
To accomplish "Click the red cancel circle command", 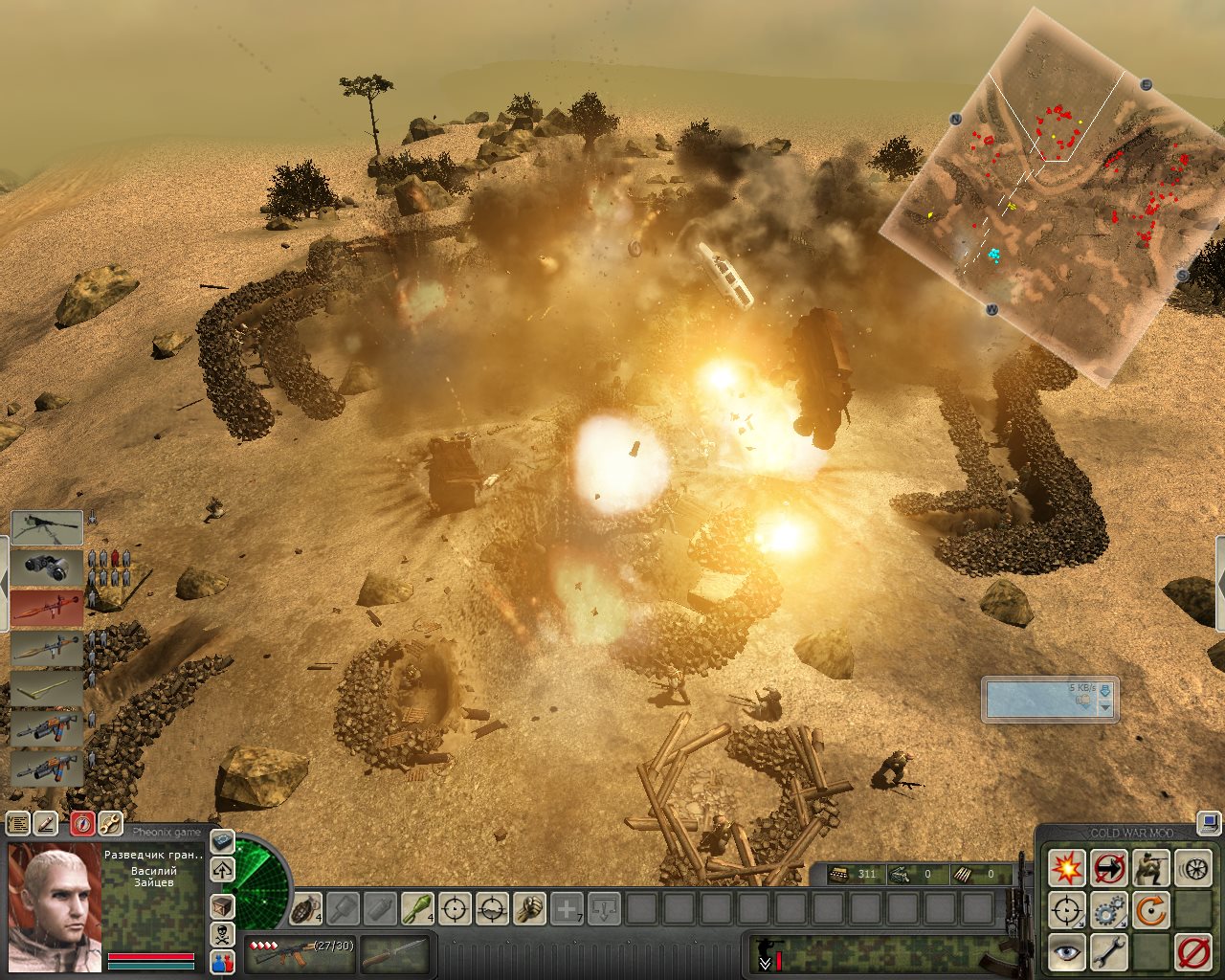I will pos(1192,952).
